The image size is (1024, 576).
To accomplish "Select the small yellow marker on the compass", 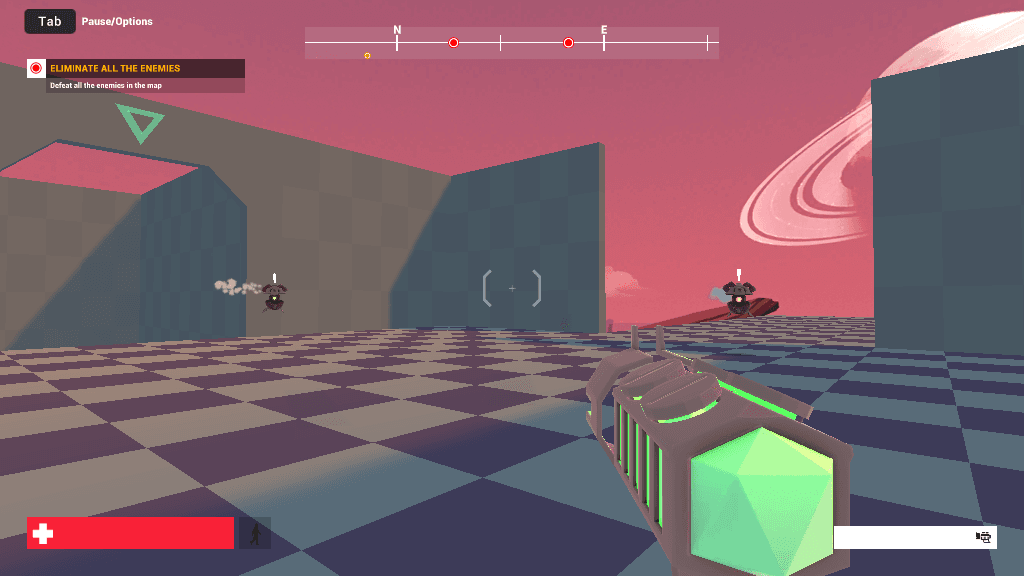I will point(367,56).
